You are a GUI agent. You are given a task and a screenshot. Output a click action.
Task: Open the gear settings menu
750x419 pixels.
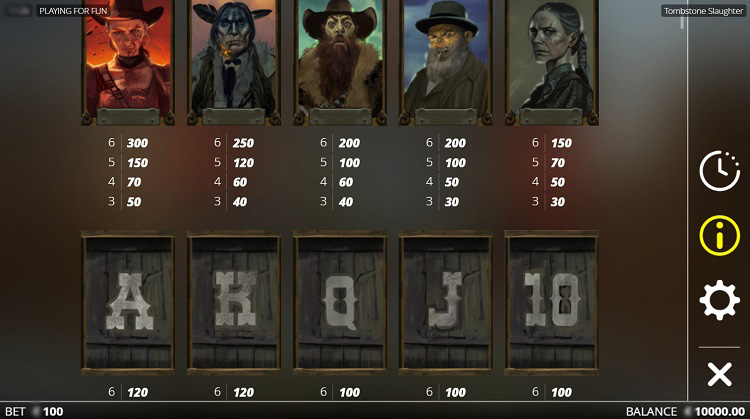click(x=719, y=301)
